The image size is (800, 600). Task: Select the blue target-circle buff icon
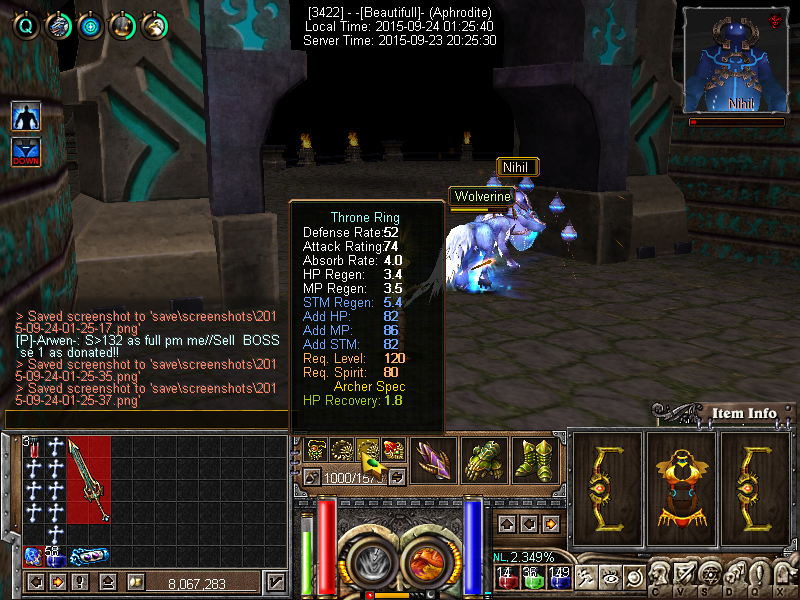(x=90, y=26)
